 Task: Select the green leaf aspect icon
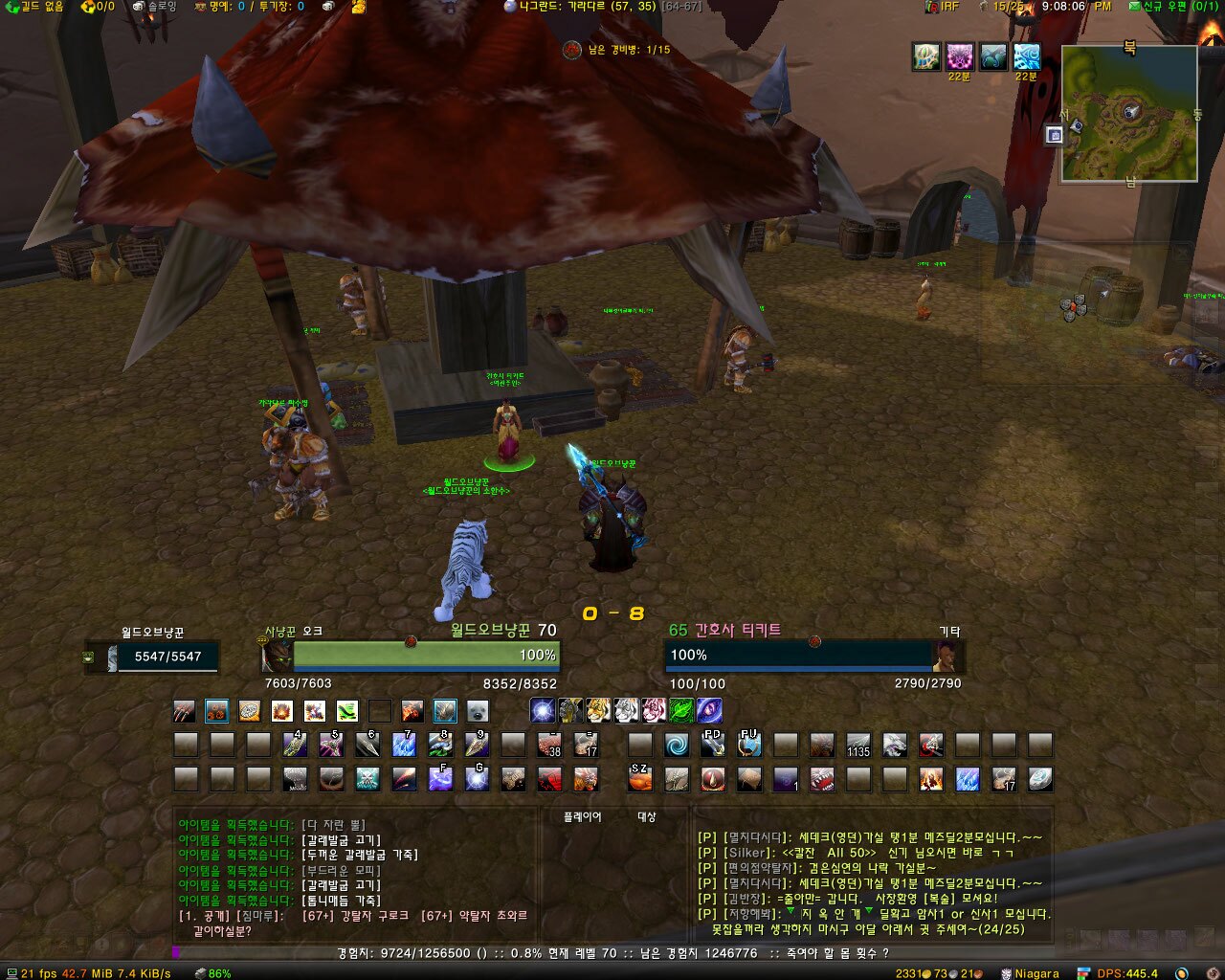click(x=681, y=710)
